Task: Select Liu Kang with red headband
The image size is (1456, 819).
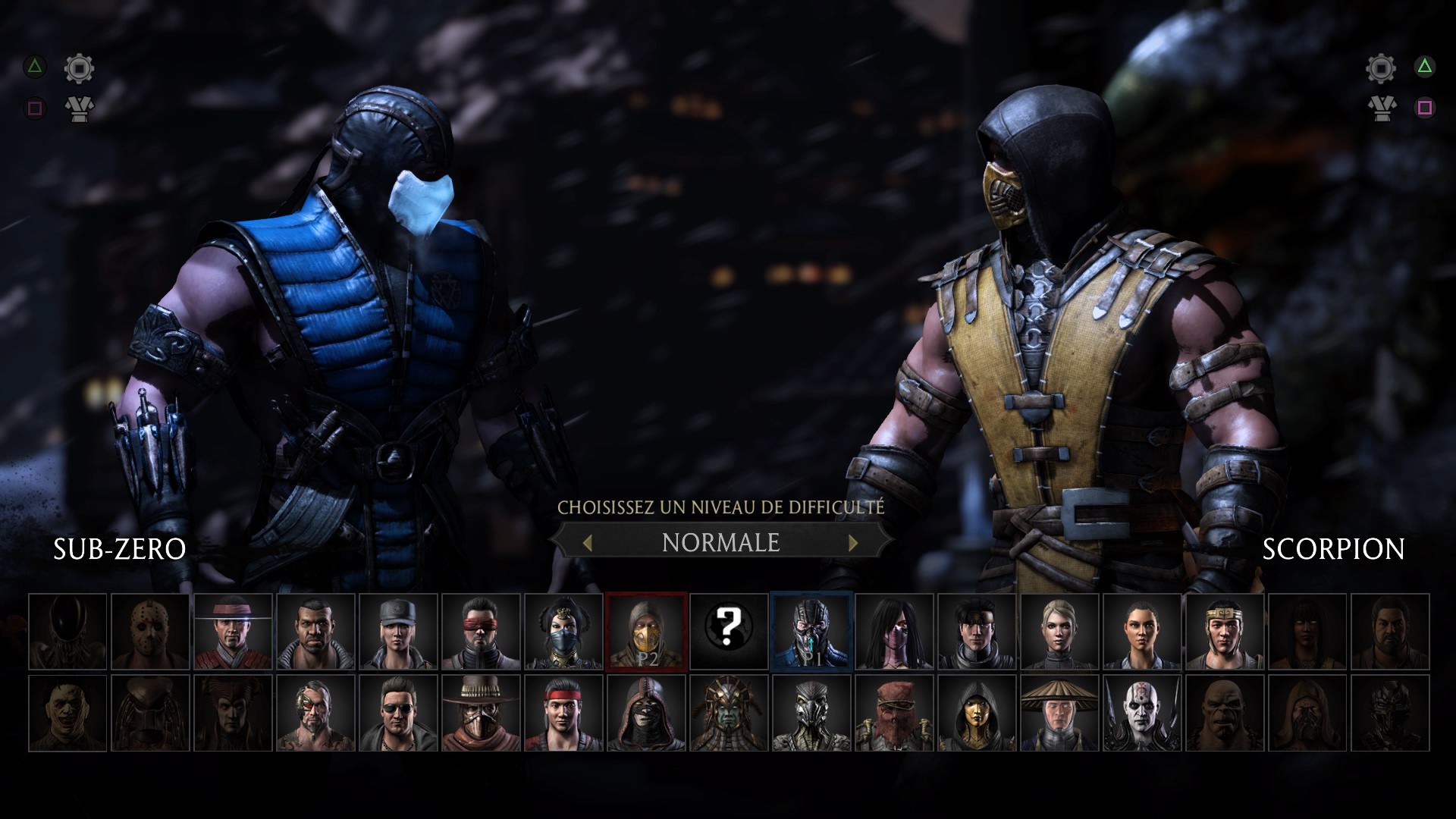Action: (563, 714)
